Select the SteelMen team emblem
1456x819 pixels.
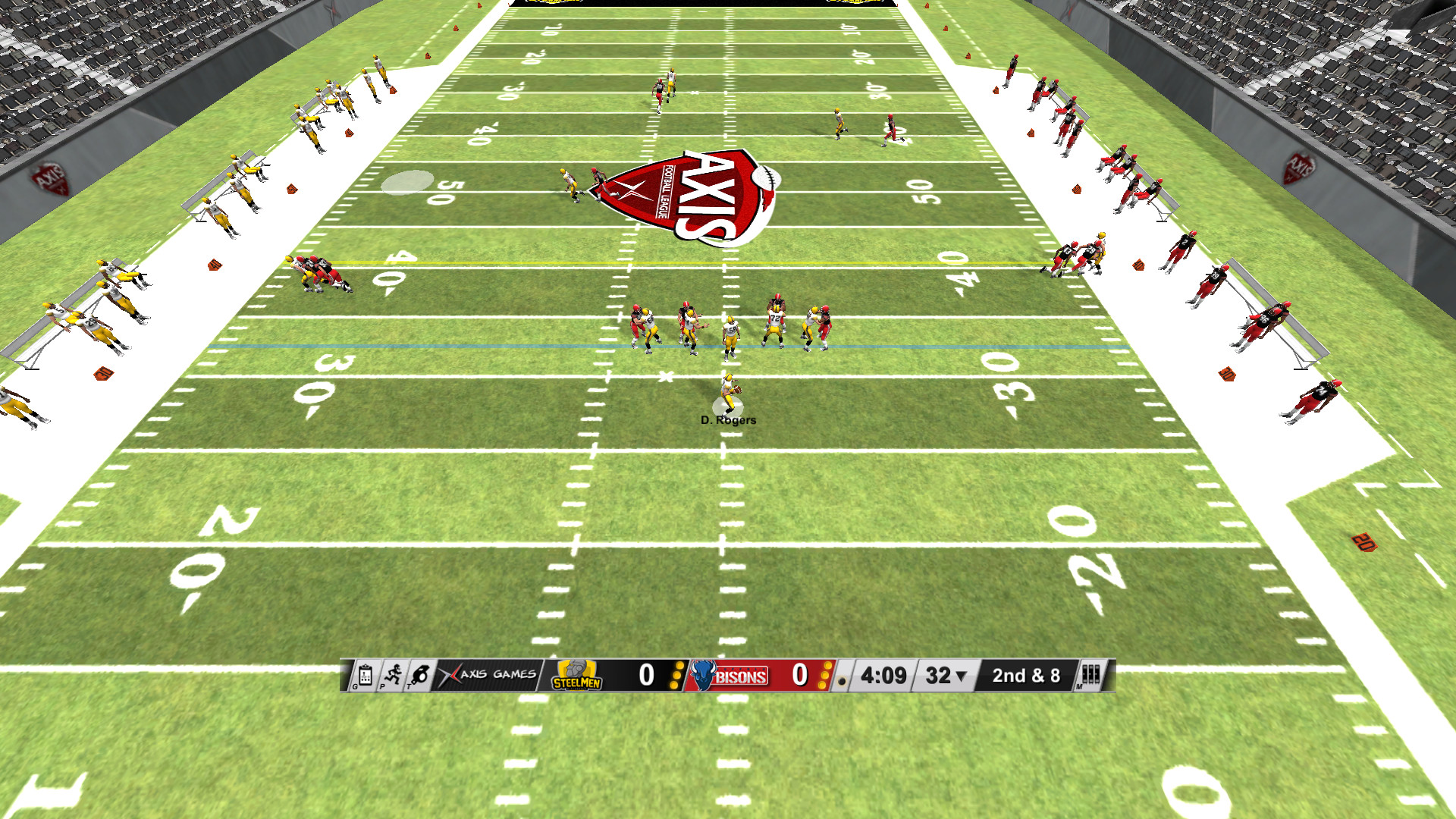pos(576,675)
